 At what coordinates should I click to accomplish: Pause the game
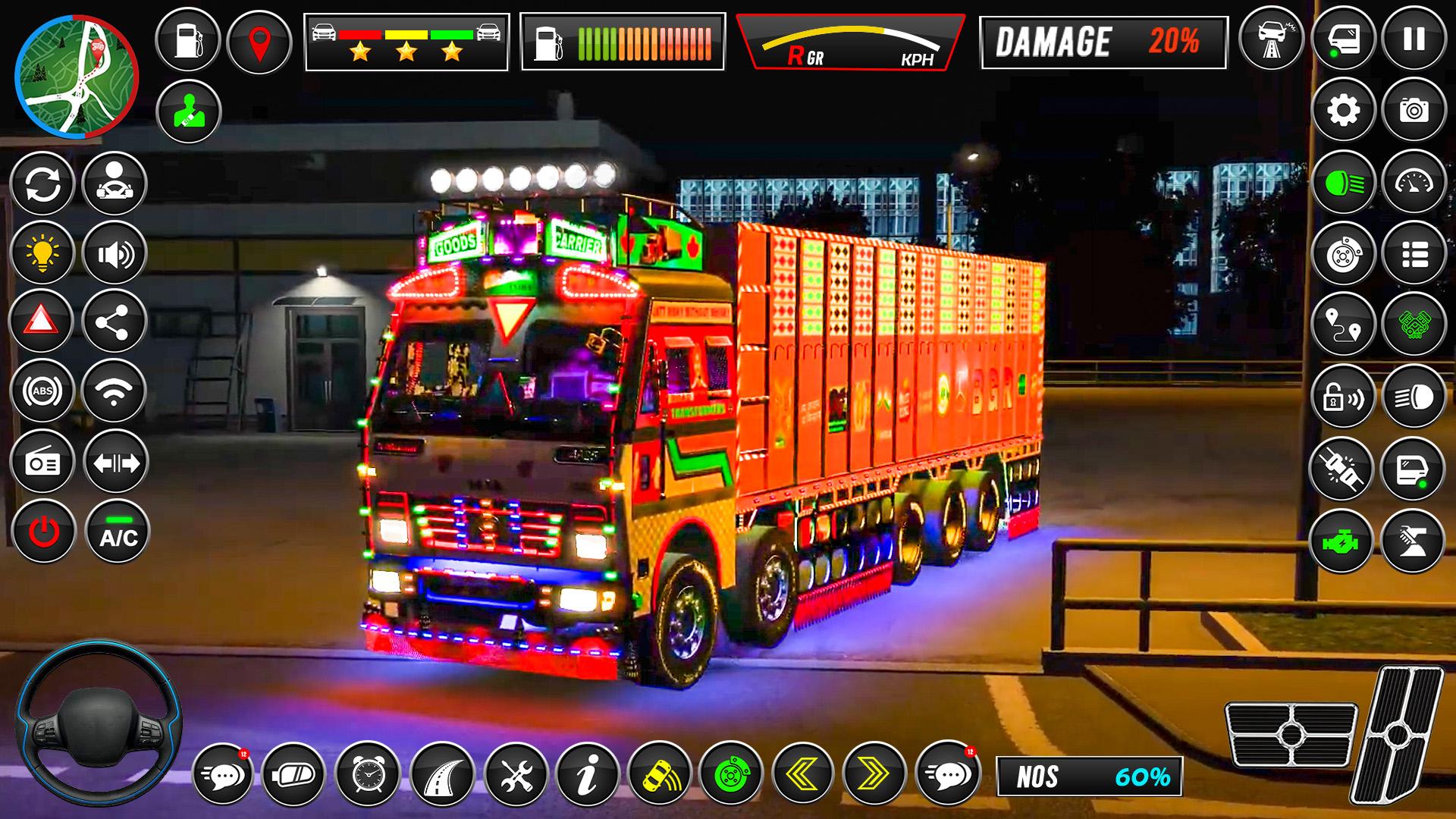click(x=1414, y=39)
